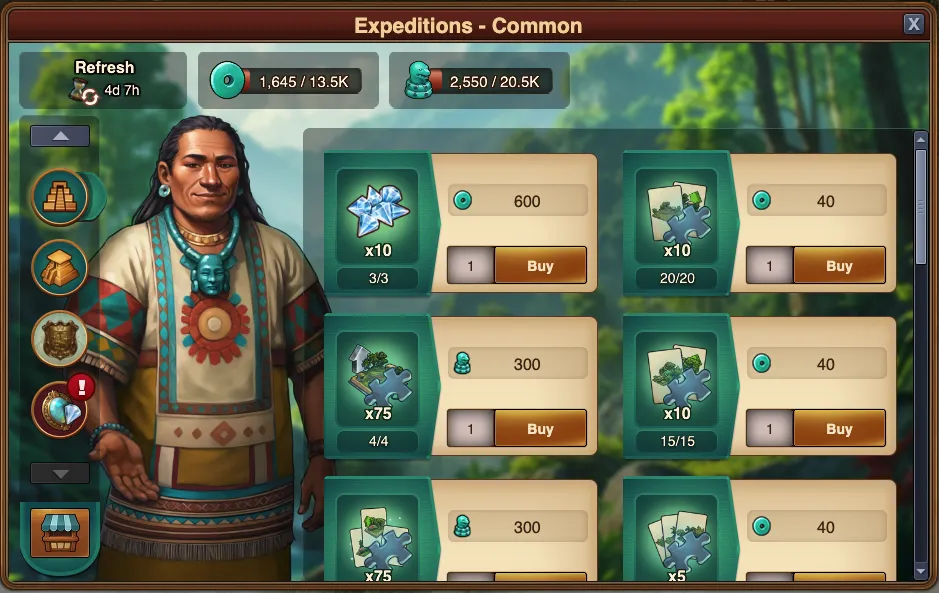Click the up arrow above the category list
This screenshot has width=939, height=593.
pos(60,136)
